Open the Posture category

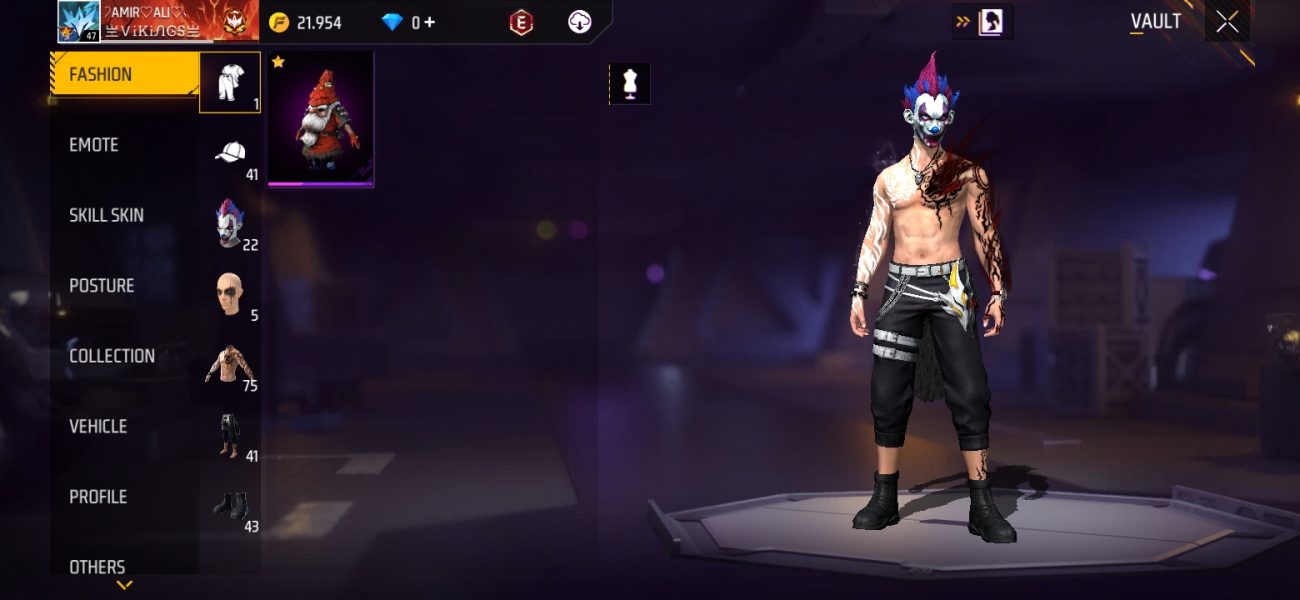101,286
